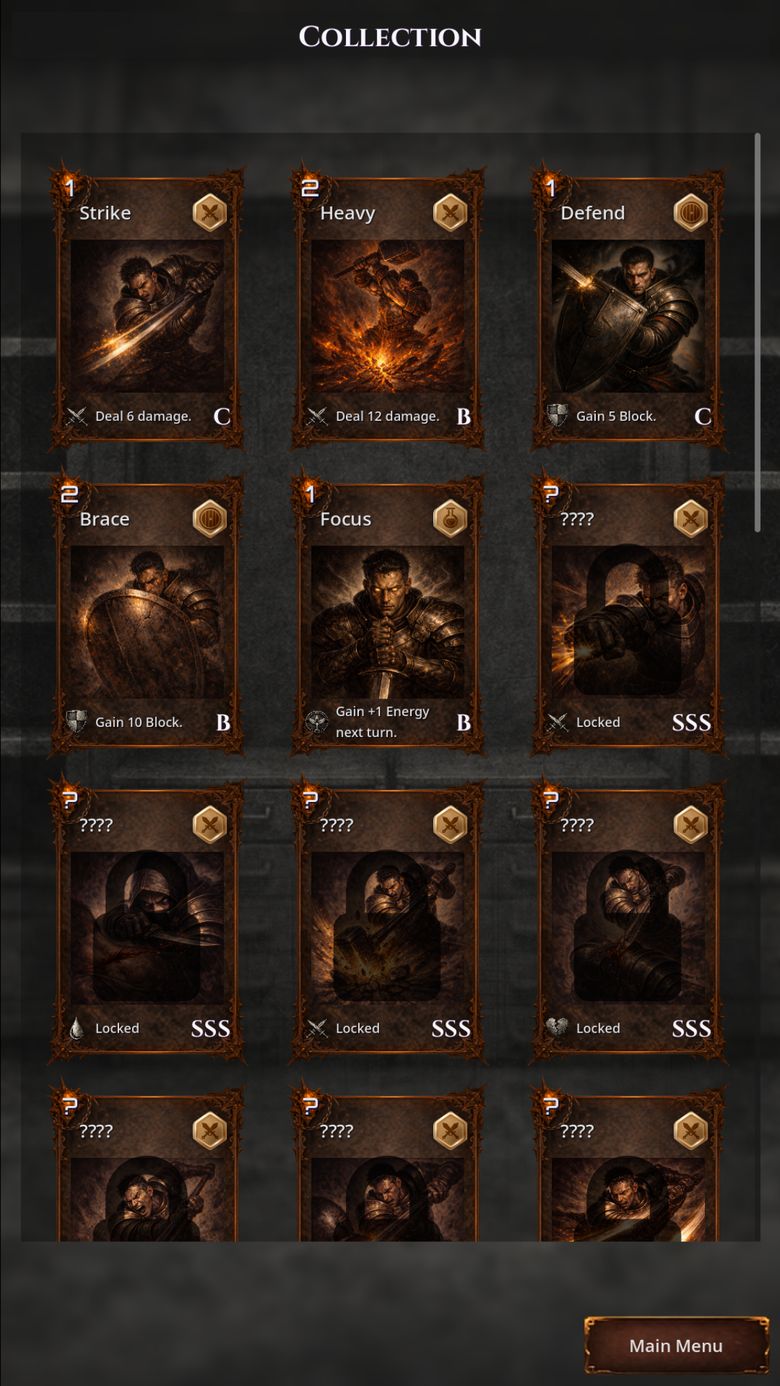
Task: Choose the Heavy attack card
Action: (388, 309)
